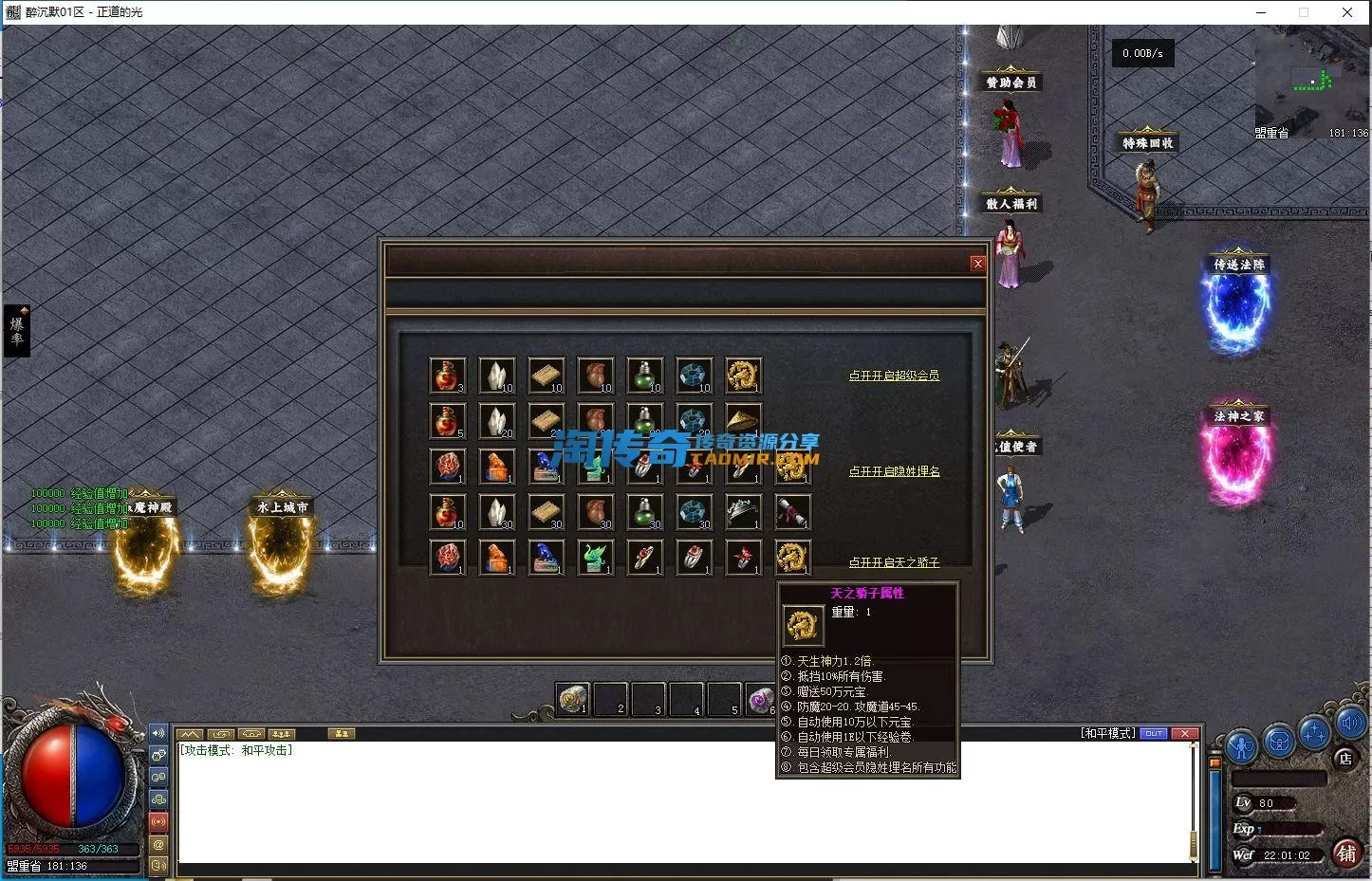Screen dimensions: 1372x881
Task: Open the skills sparkle icon
Action: click(x=1314, y=733)
